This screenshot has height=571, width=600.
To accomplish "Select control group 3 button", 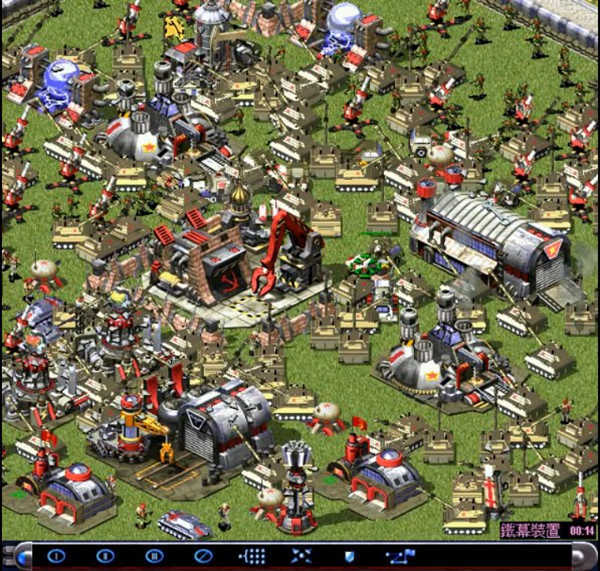I will coord(154,555).
